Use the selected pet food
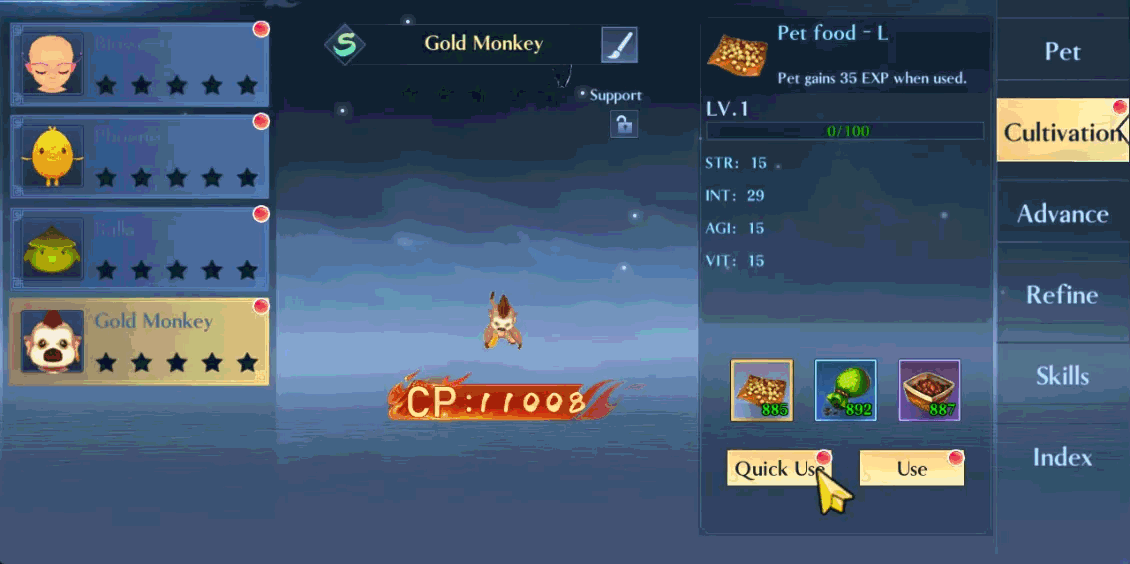Image resolution: width=1130 pixels, height=564 pixels. click(x=911, y=469)
